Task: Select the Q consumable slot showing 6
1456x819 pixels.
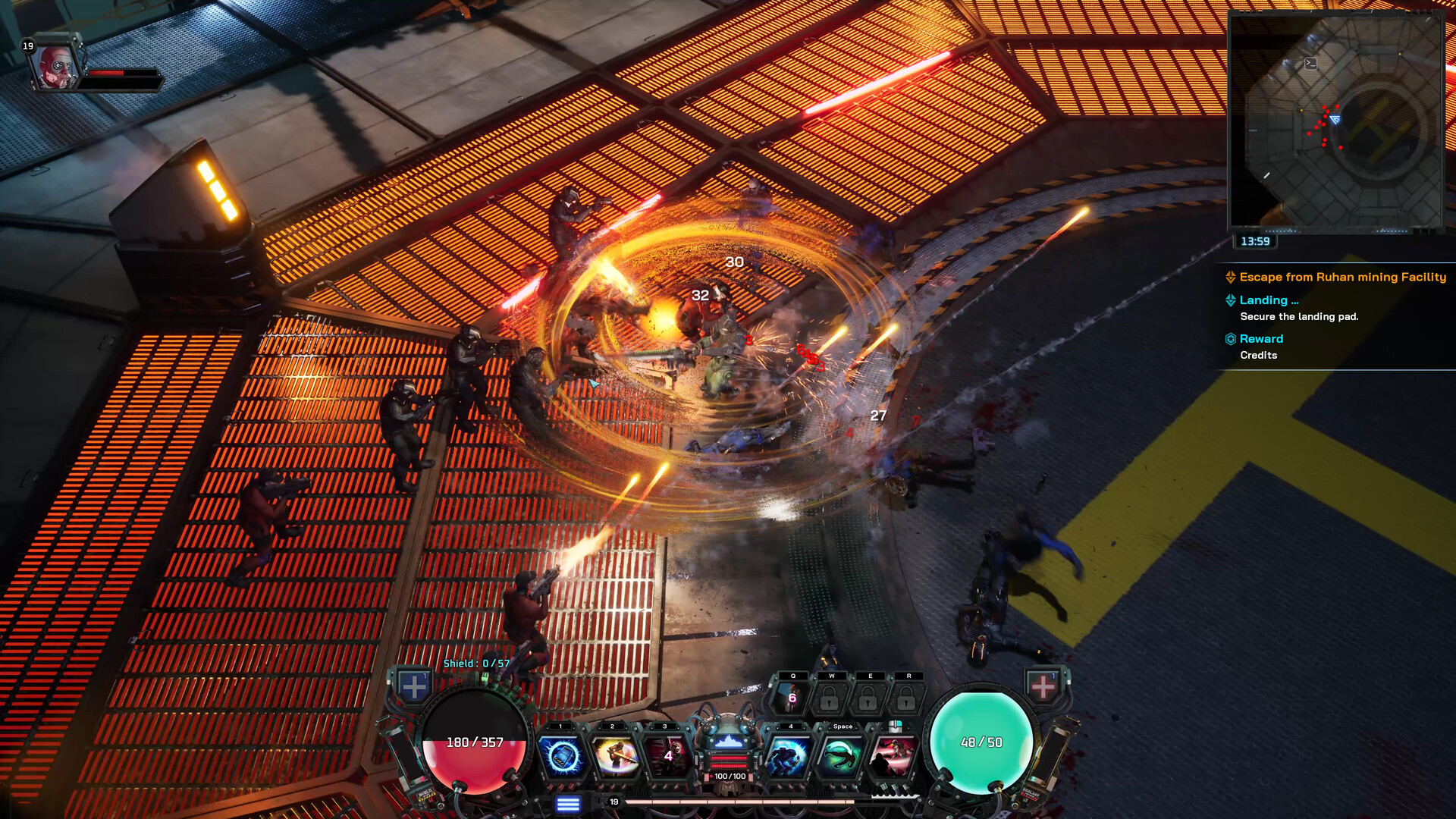Action: 791,697
